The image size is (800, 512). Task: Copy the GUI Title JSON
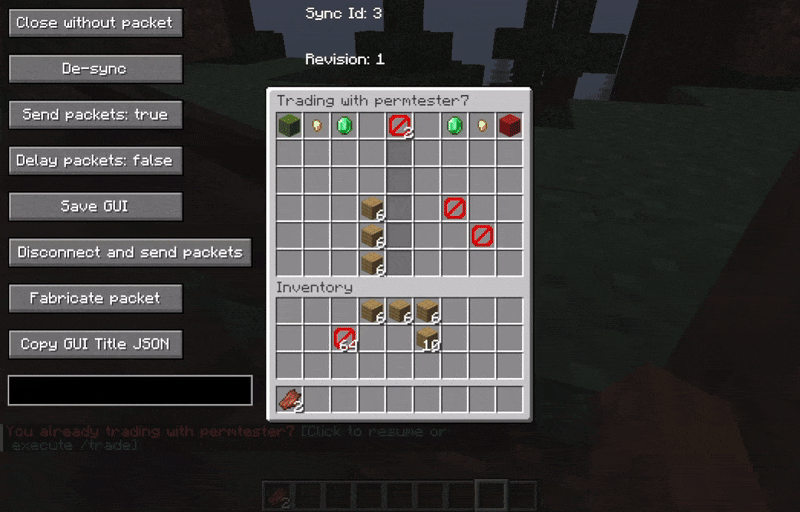[95, 345]
